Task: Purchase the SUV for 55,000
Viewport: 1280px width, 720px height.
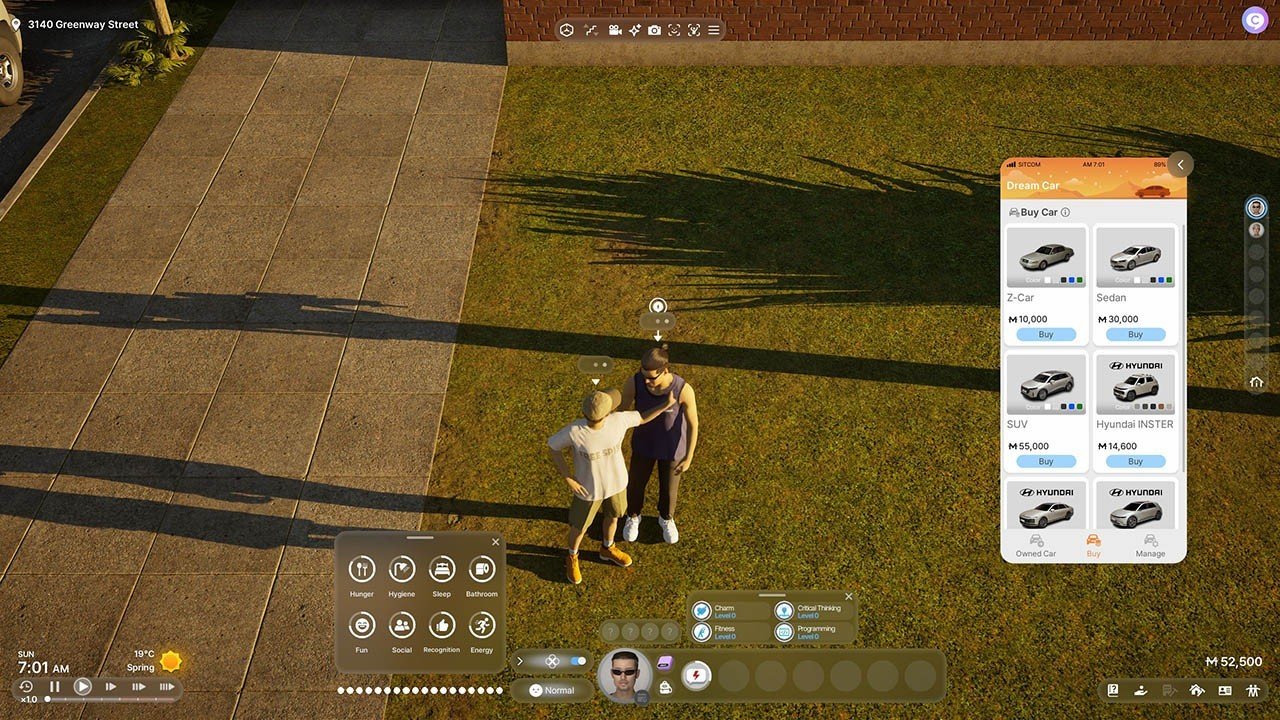Action: pyautogui.click(x=1046, y=461)
